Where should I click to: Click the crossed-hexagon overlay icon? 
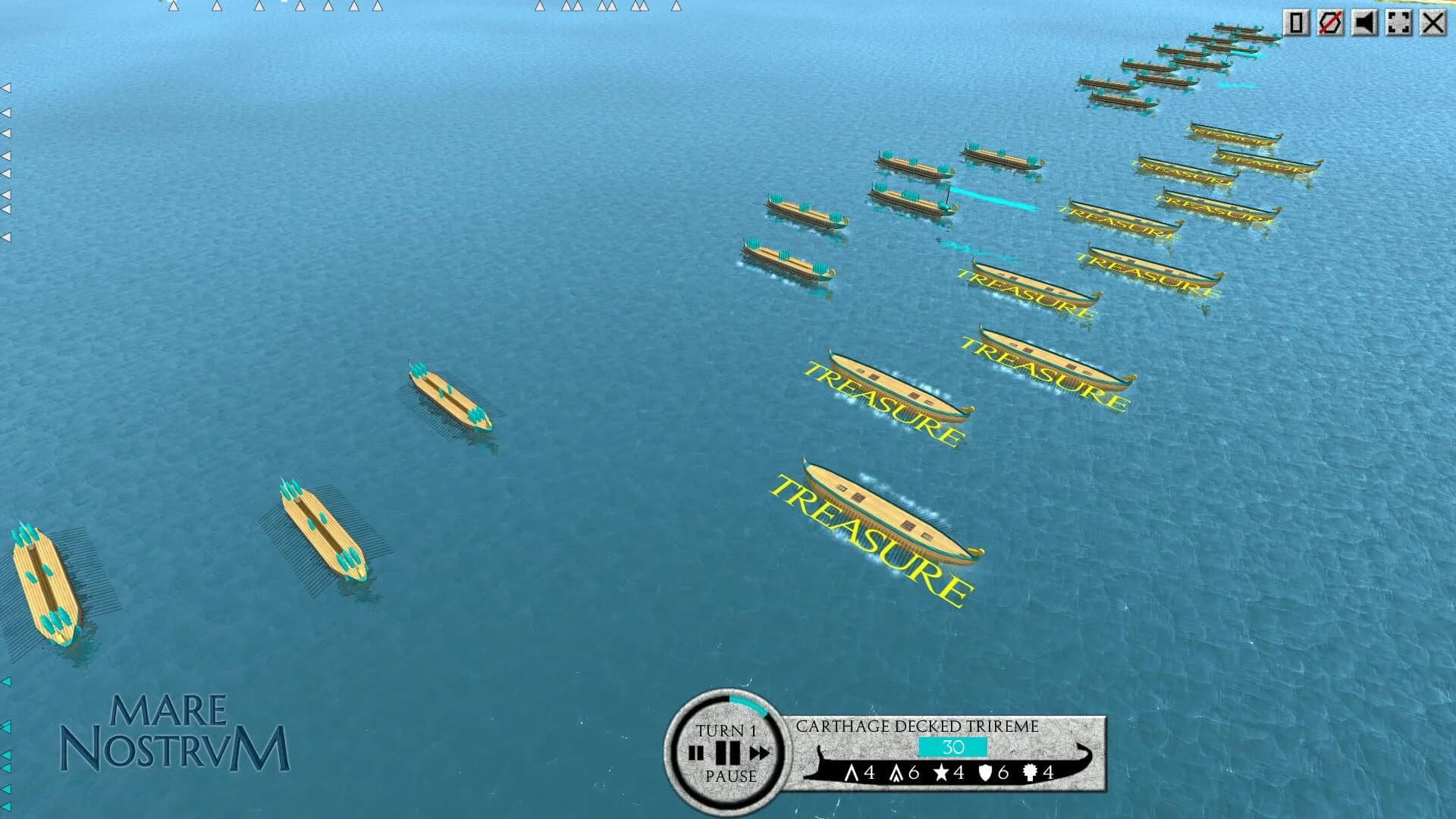pyautogui.click(x=1332, y=23)
